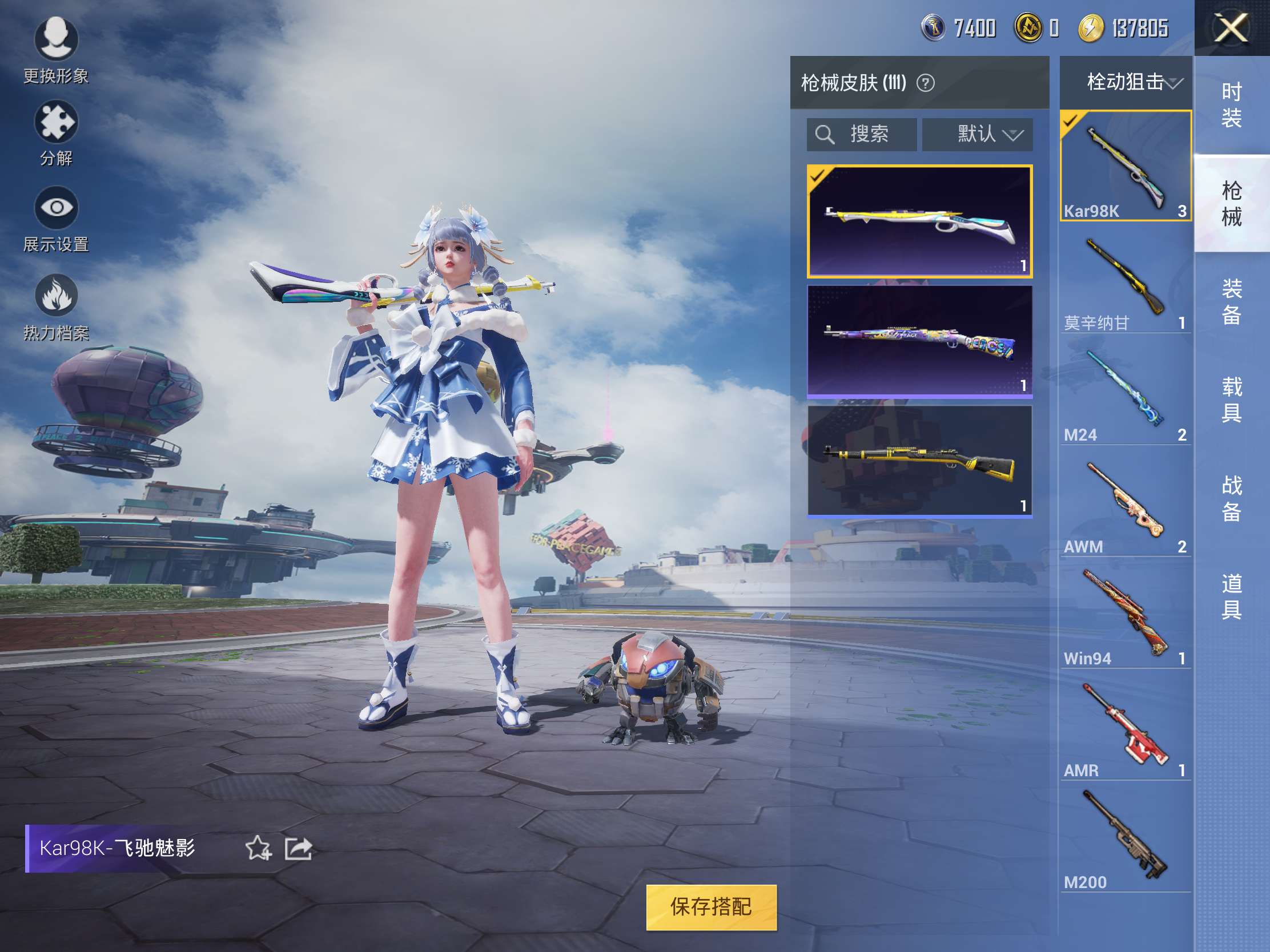Click the share arrow icon beside skin name

(299, 849)
